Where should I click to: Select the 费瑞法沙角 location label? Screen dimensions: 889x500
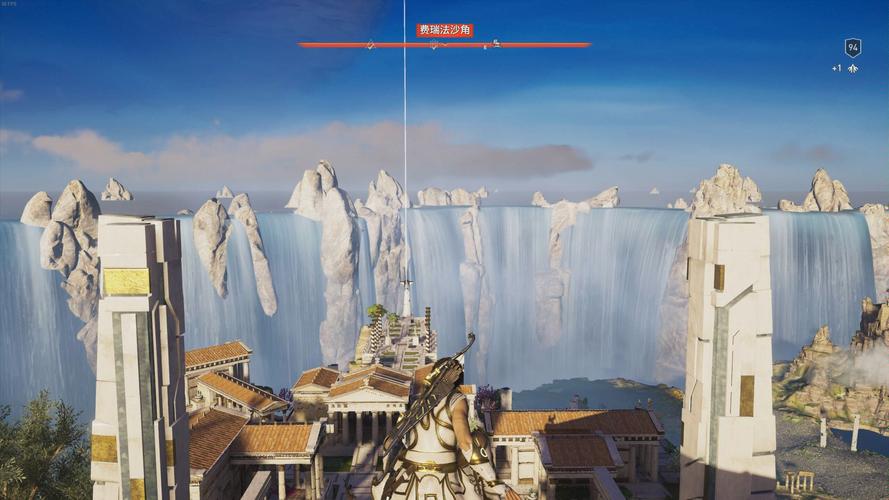(x=444, y=31)
